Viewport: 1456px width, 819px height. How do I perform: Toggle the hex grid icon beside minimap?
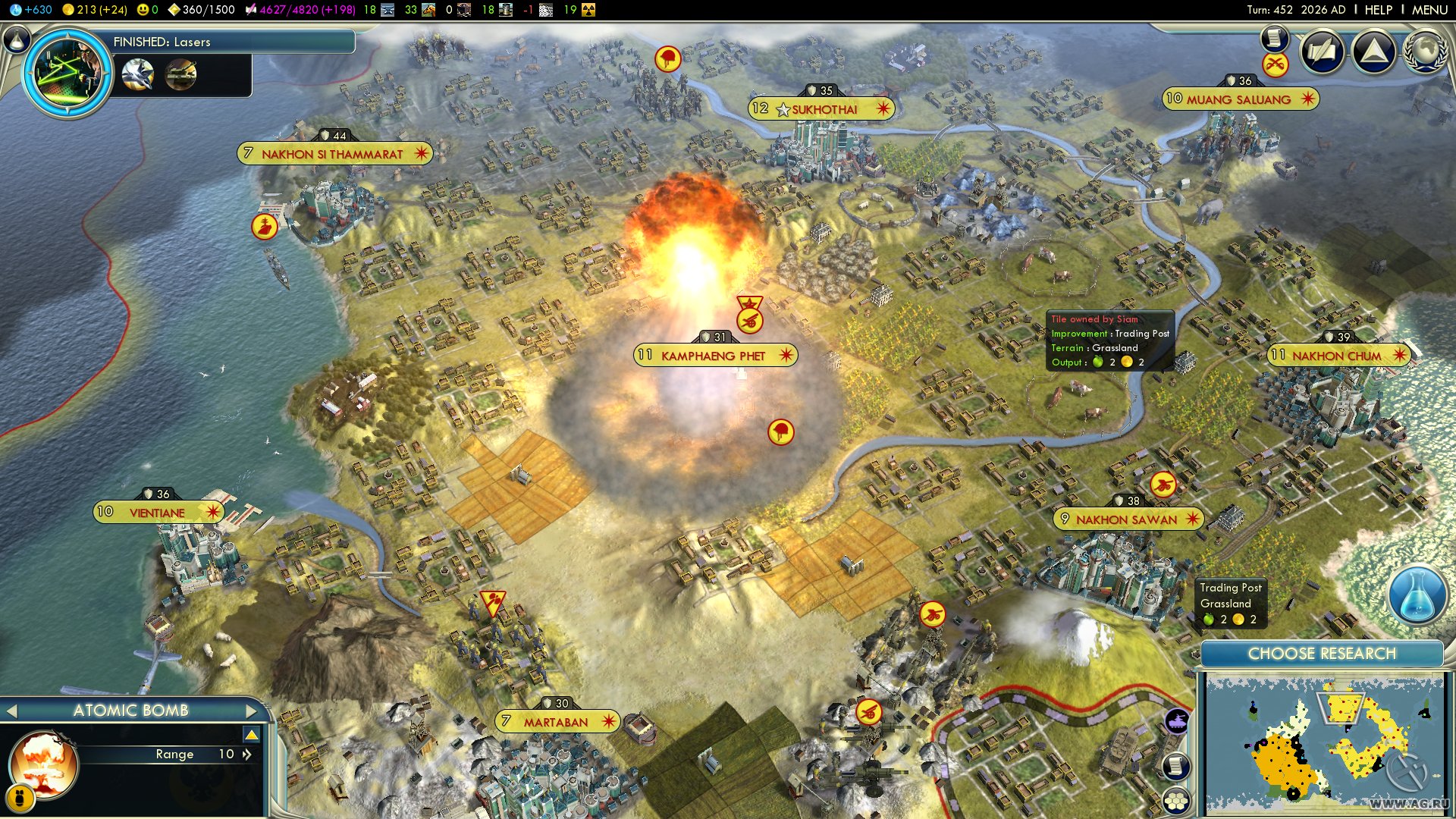click(x=1175, y=801)
